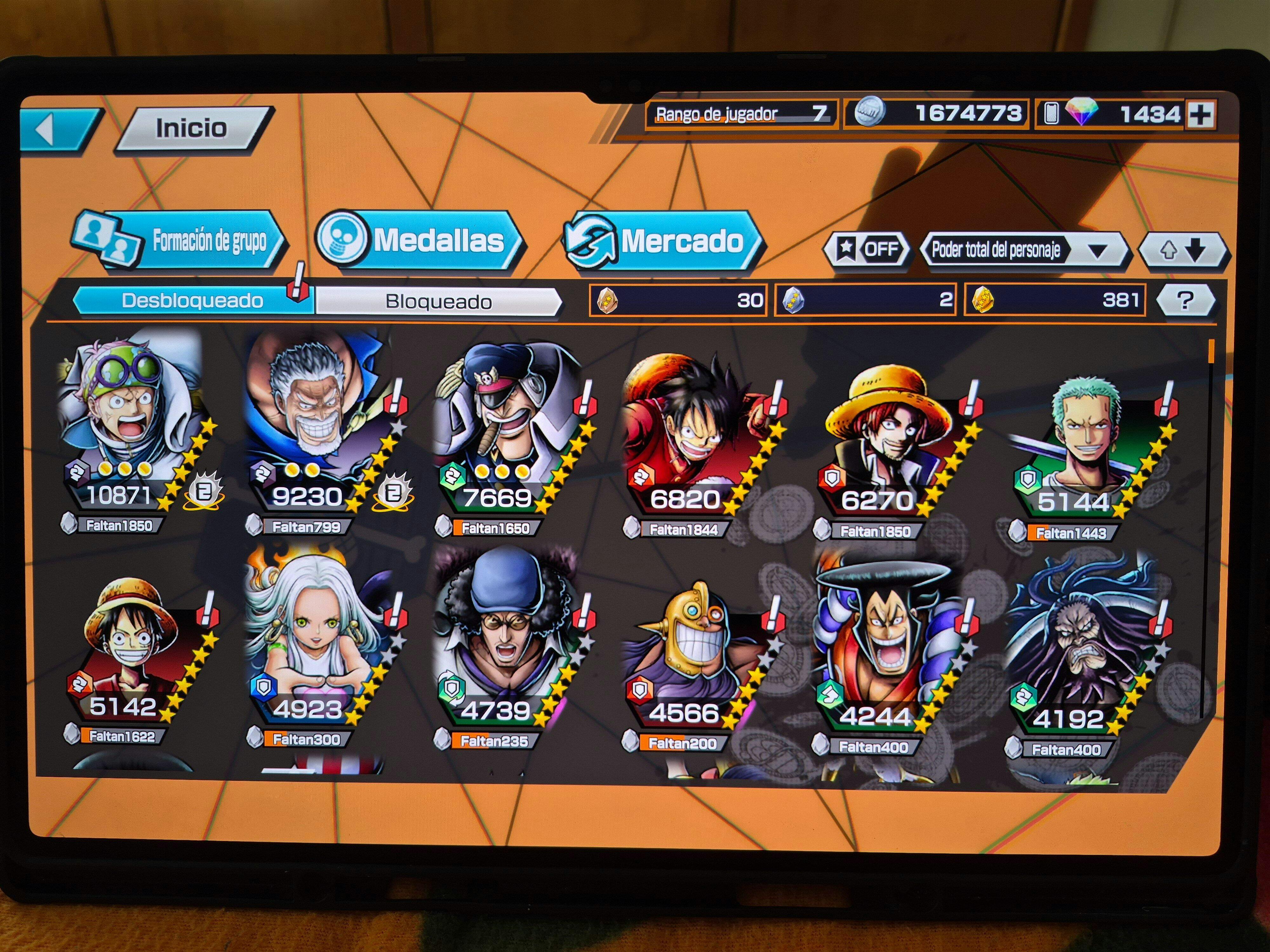Switch to the Desbloqueado tab

[192, 301]
